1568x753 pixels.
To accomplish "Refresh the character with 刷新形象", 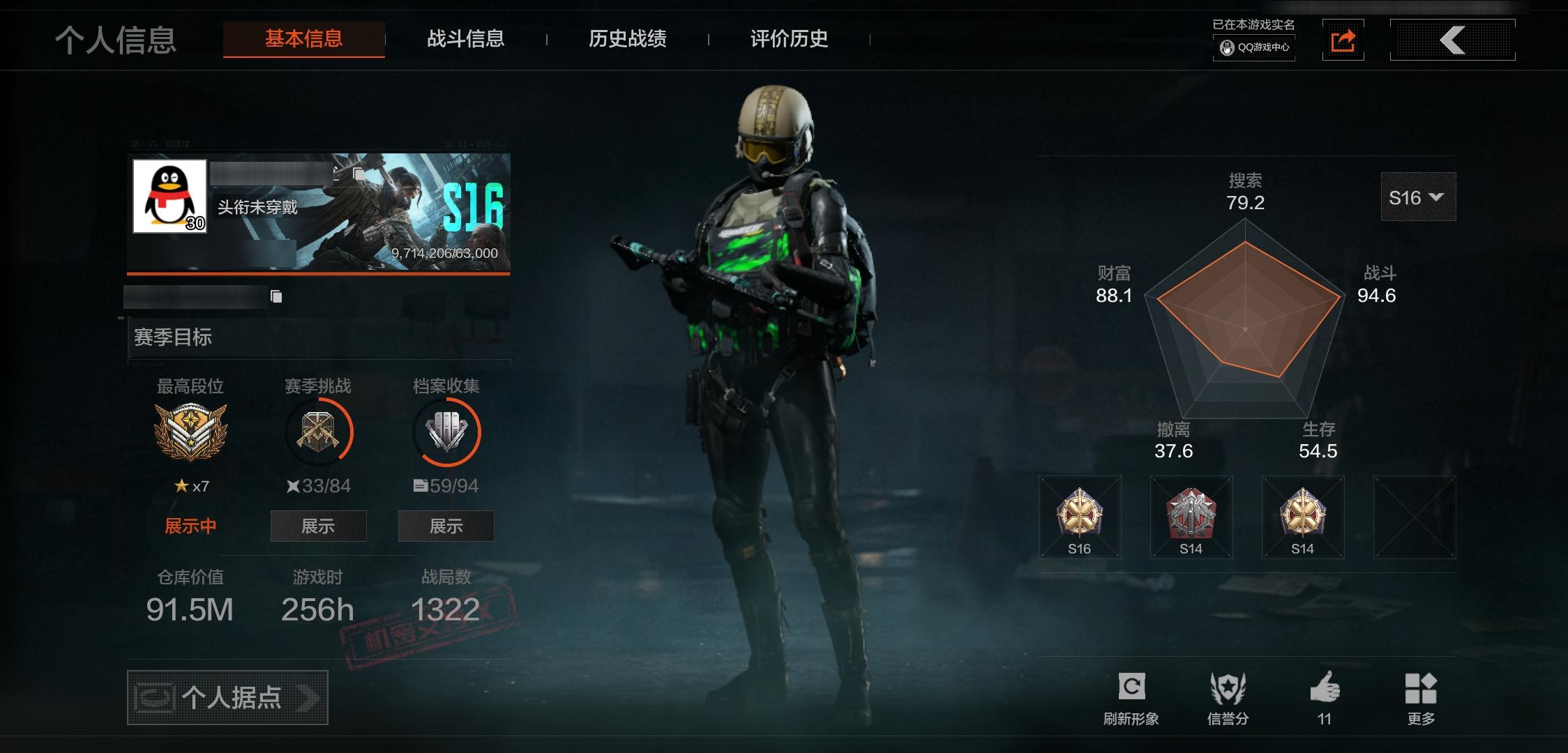I will point(1131,698).
